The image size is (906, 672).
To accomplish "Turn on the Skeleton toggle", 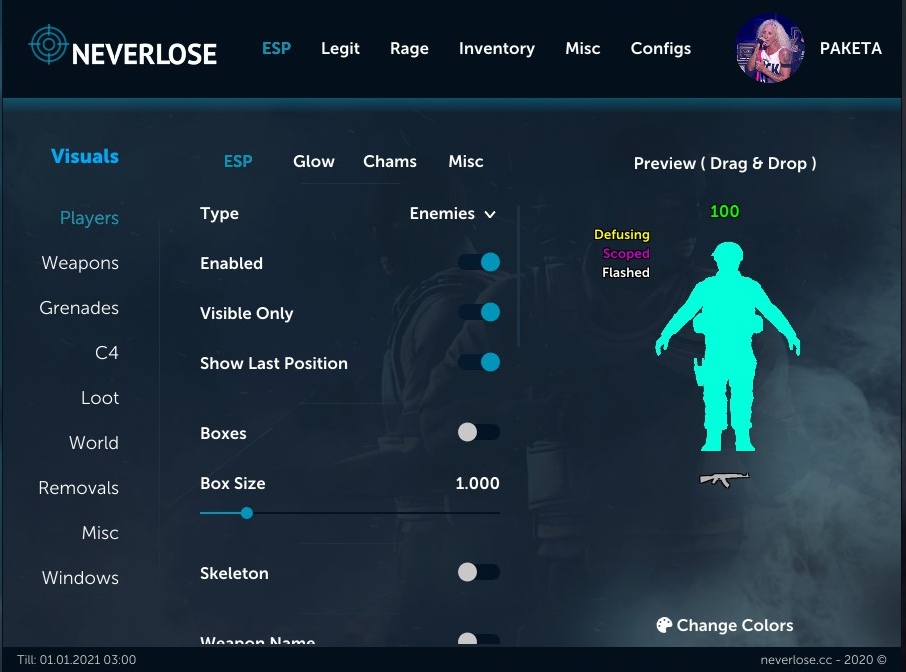I will [x=478, y=573].
